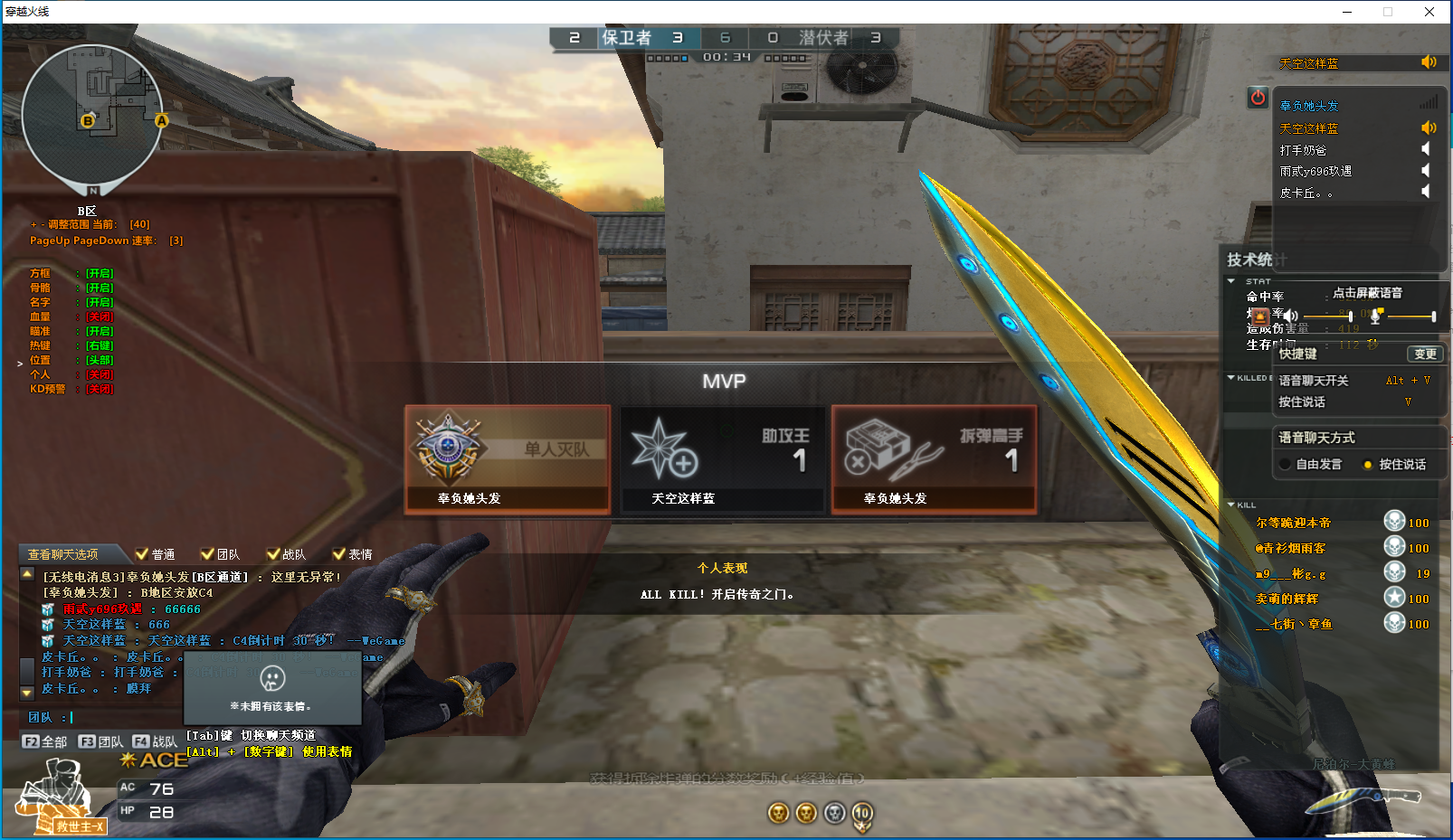The width and height of the screenshot is (1453, 840).
Task: Toggle the 团队 chat filter checkbox
Action: click(208, 554)
